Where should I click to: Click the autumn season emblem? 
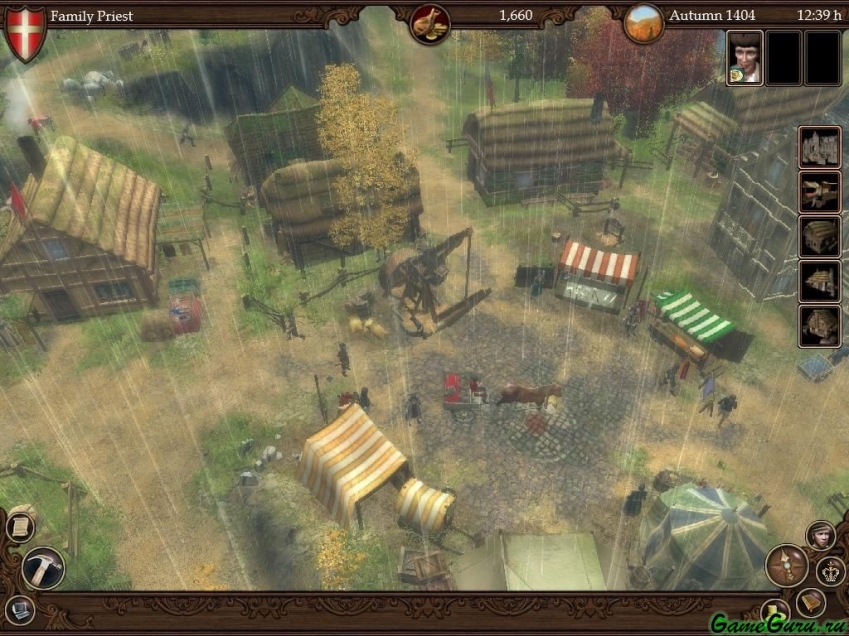(x=644, y=22)
